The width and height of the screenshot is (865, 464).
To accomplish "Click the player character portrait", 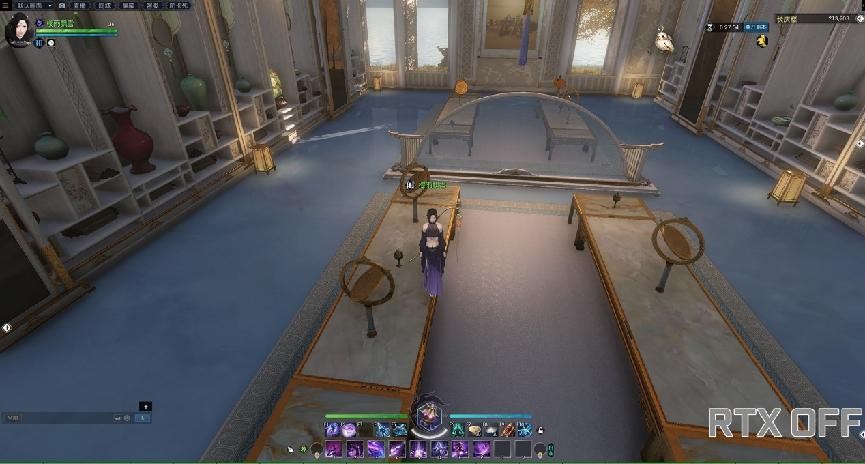I will point(17,30).
